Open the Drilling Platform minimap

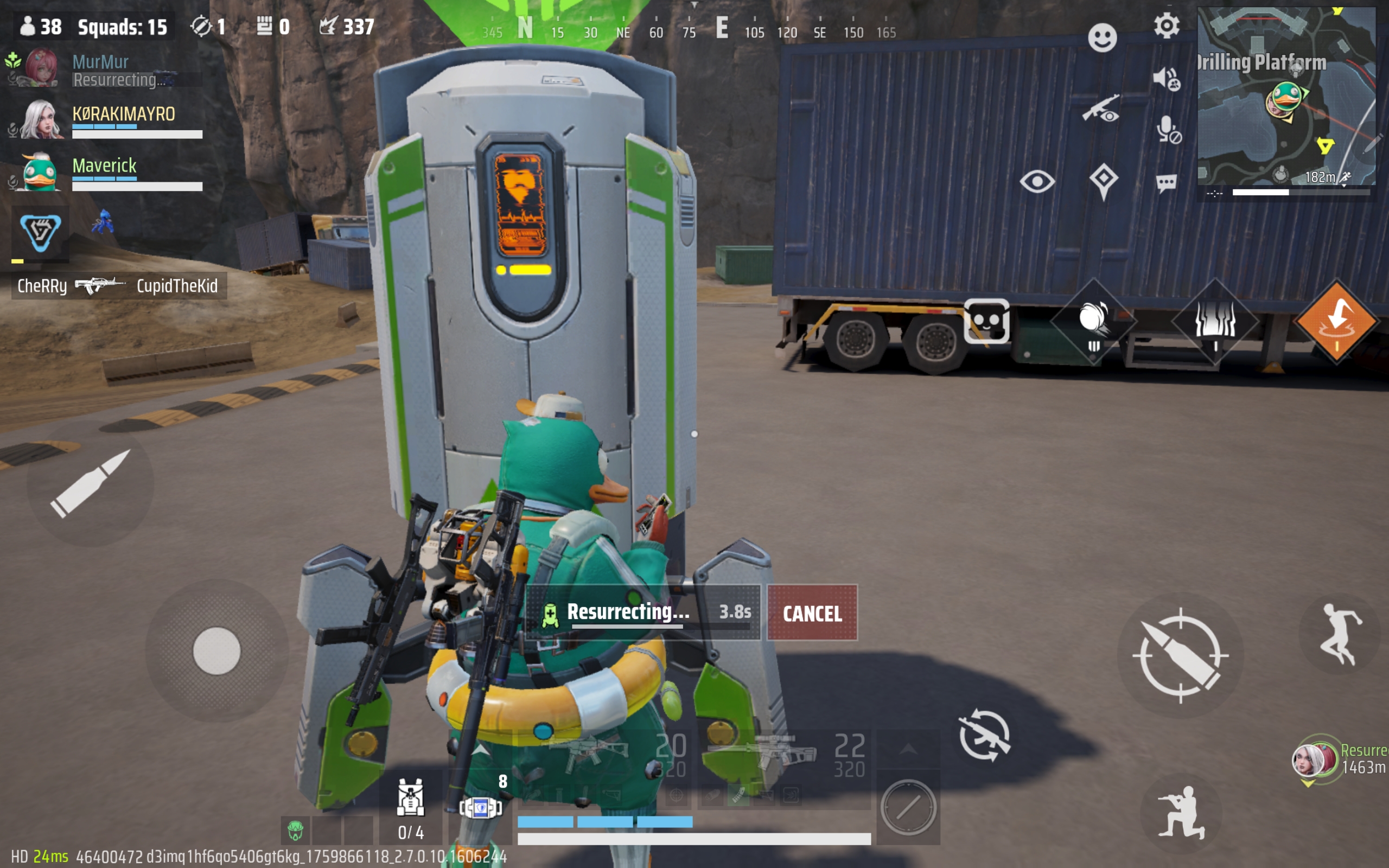point(1286,97)
